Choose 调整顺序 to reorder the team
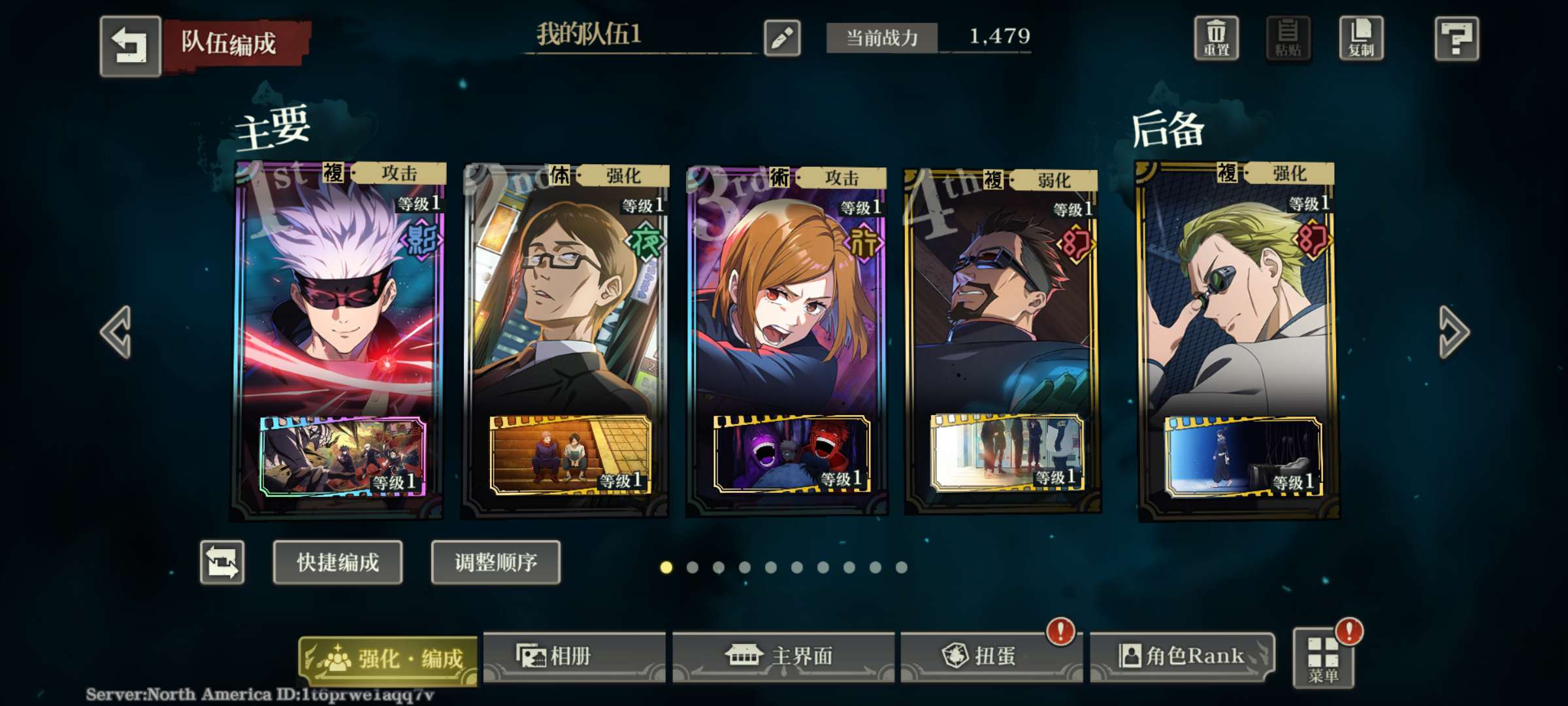The width and height of the screenshot is (1568, 706). point(496,562)
